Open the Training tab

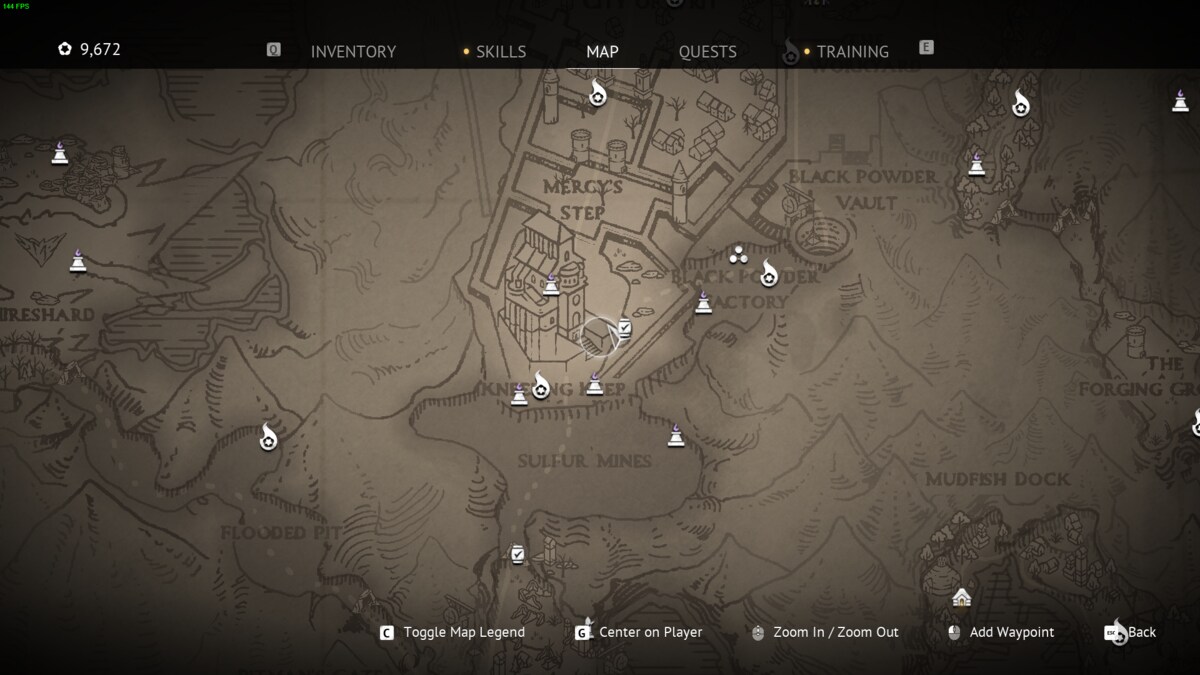[852, 51]
